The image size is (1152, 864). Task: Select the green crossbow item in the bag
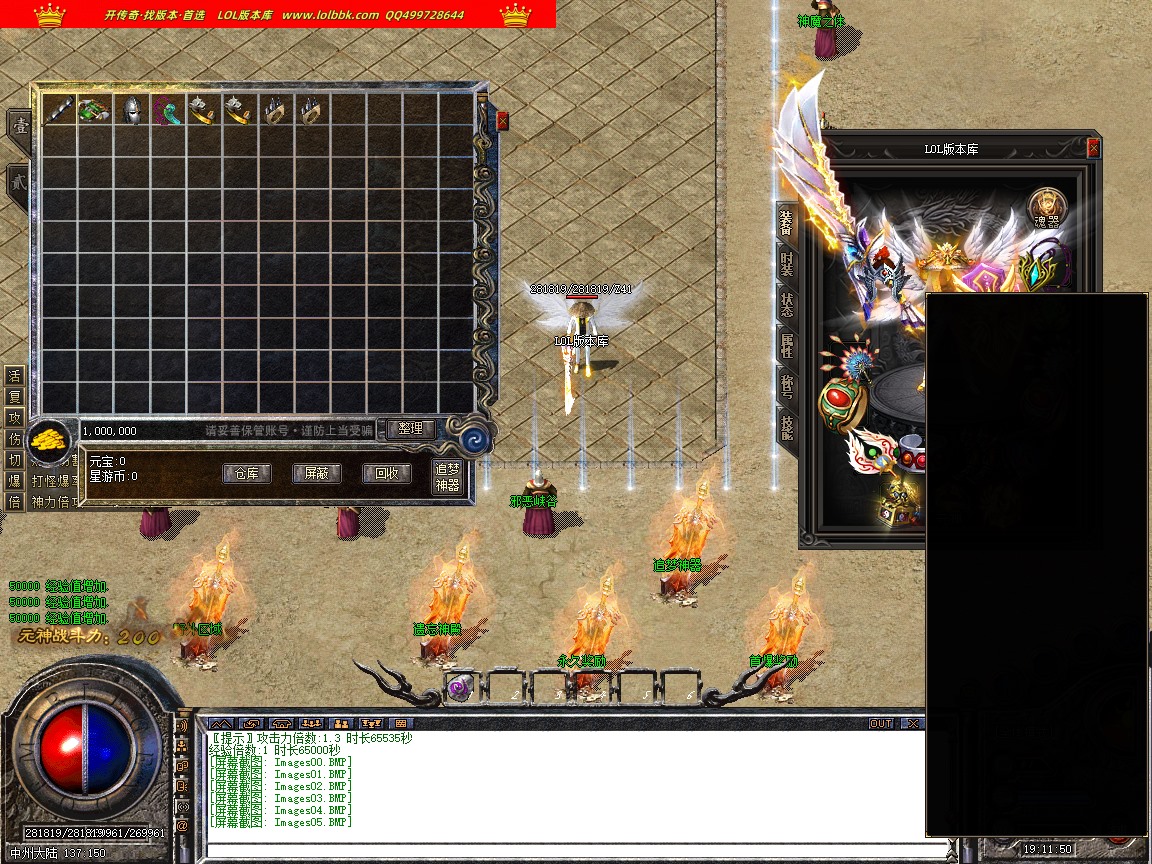(x=94, y=110)
